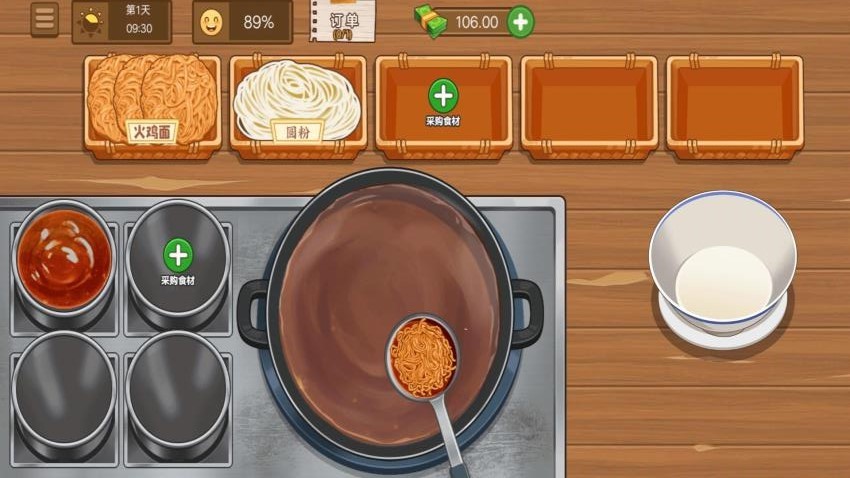Select the 火鸡面 noodle basket
The height and width of the screenshot is (478, 850).
(x=152, y=103)
